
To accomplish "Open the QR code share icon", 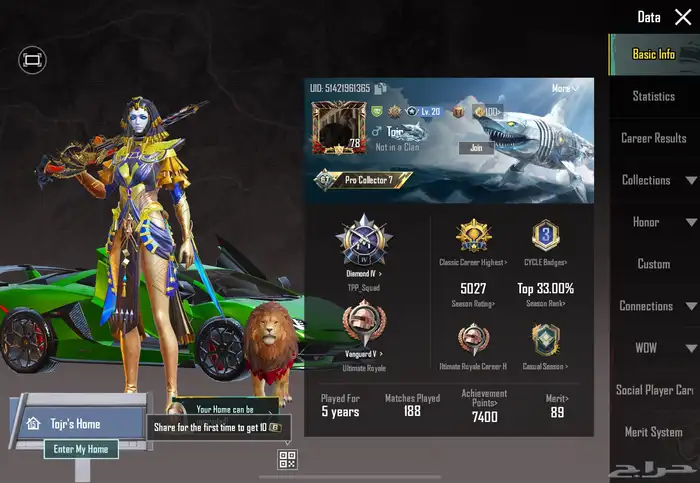I will tap(288, 460).
